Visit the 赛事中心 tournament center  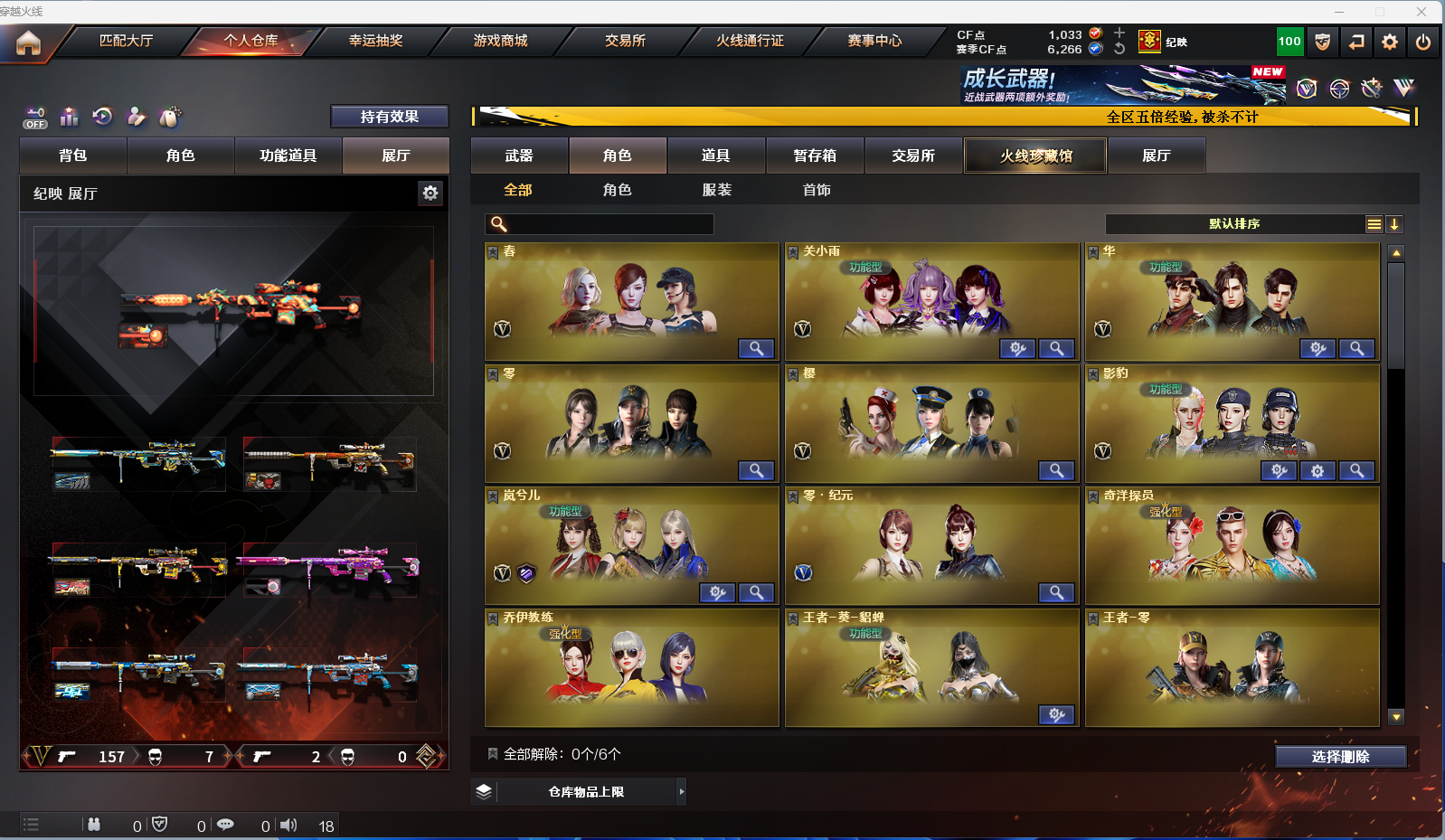pyautogui.click(x=874, y=41)
